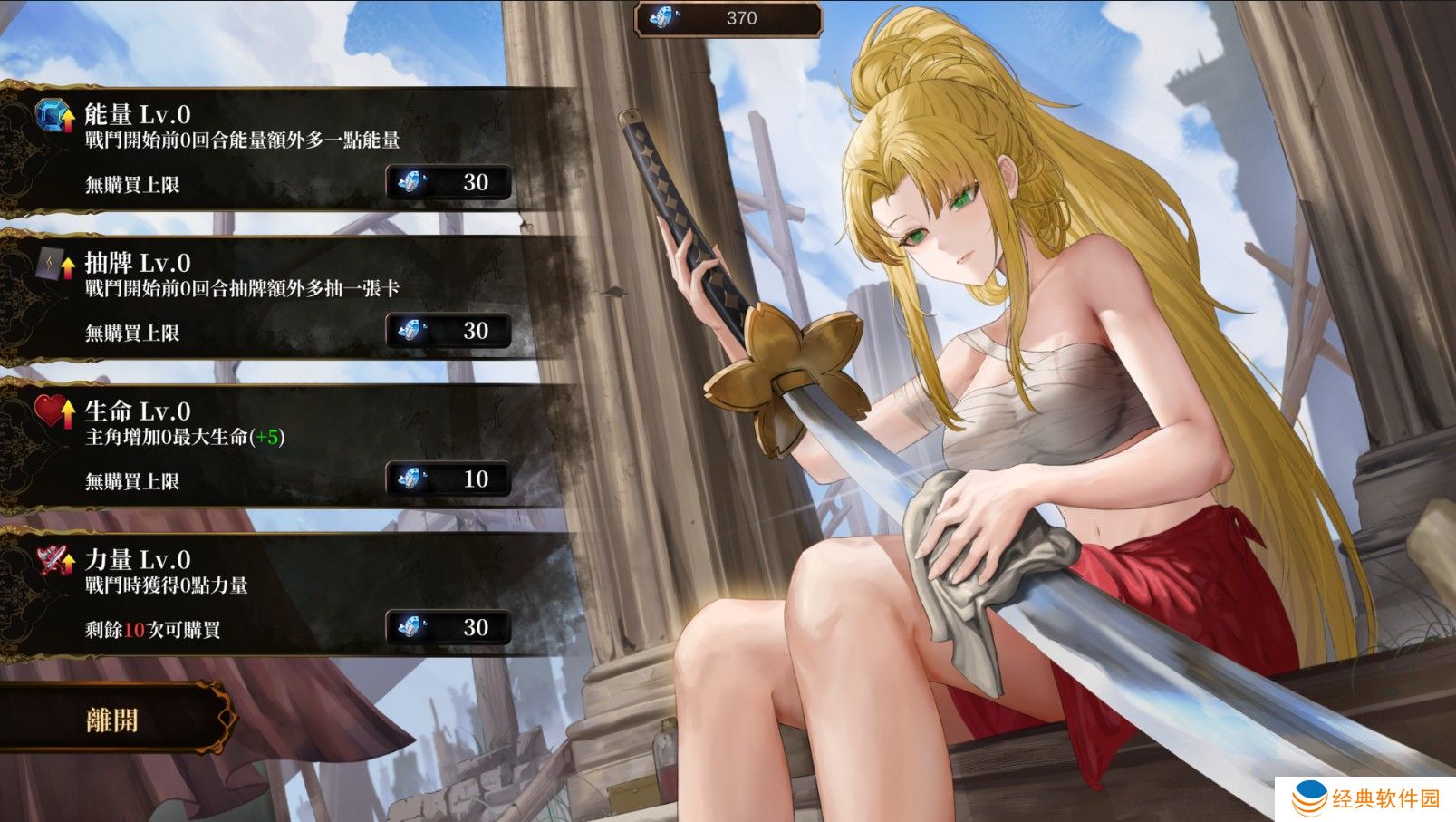Image resolution: width=1456 pixels, height=822 pixels.
Task: Click the 離開 leave button
Action: (x=112, y=720)
